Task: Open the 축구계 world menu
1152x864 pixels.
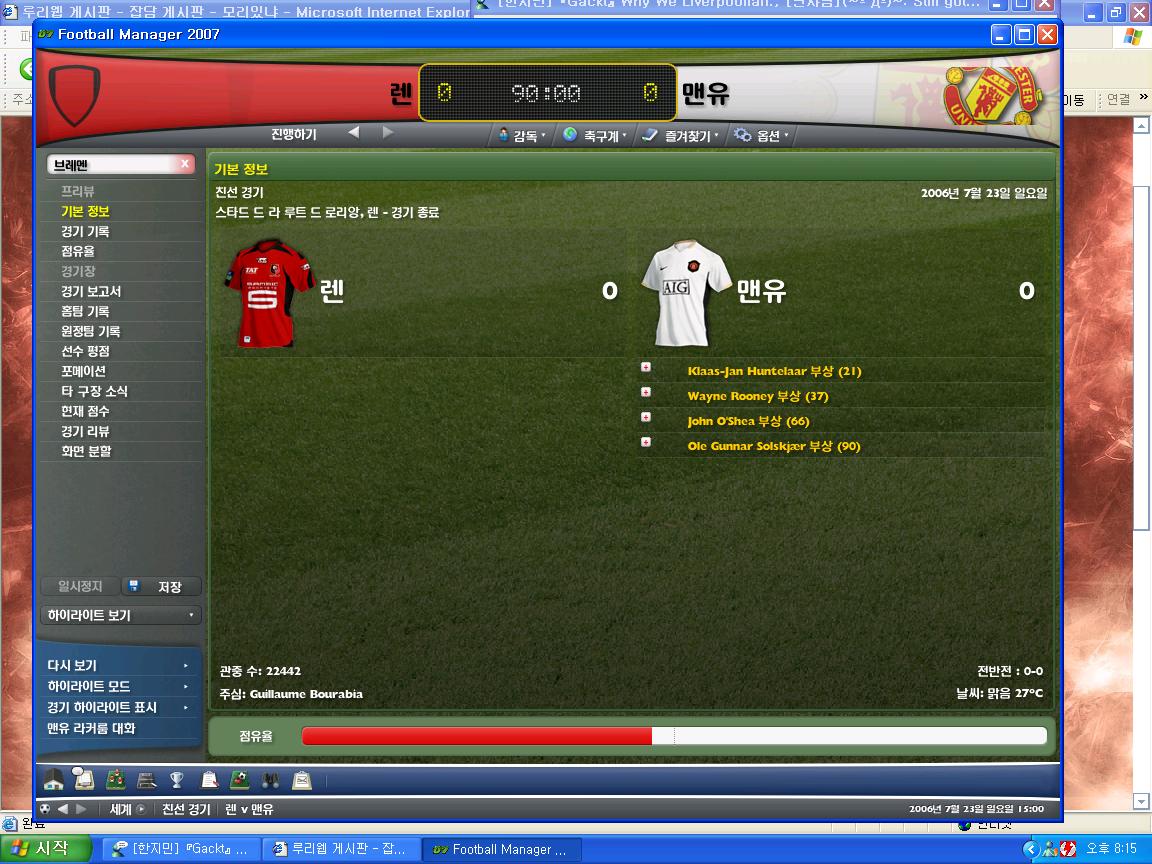Action: coord(596,135)
